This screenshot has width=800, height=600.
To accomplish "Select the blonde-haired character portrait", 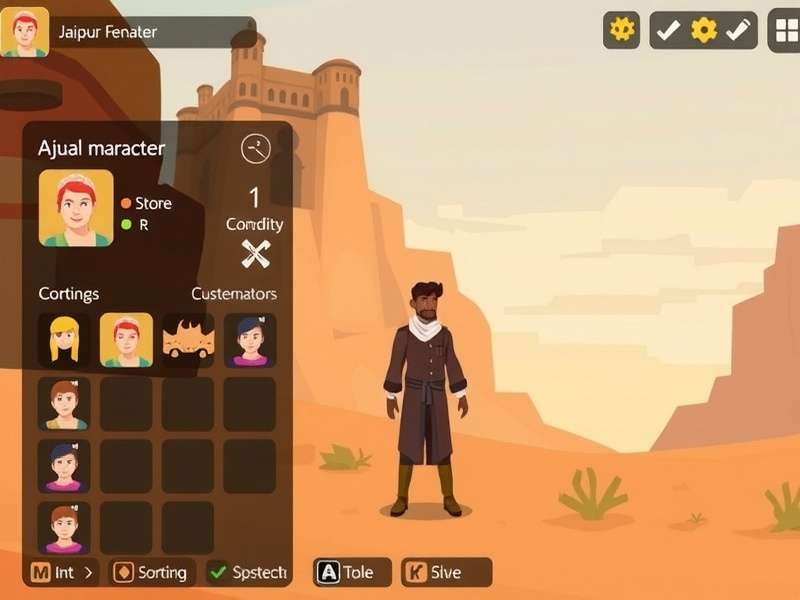I will (64, 340).
